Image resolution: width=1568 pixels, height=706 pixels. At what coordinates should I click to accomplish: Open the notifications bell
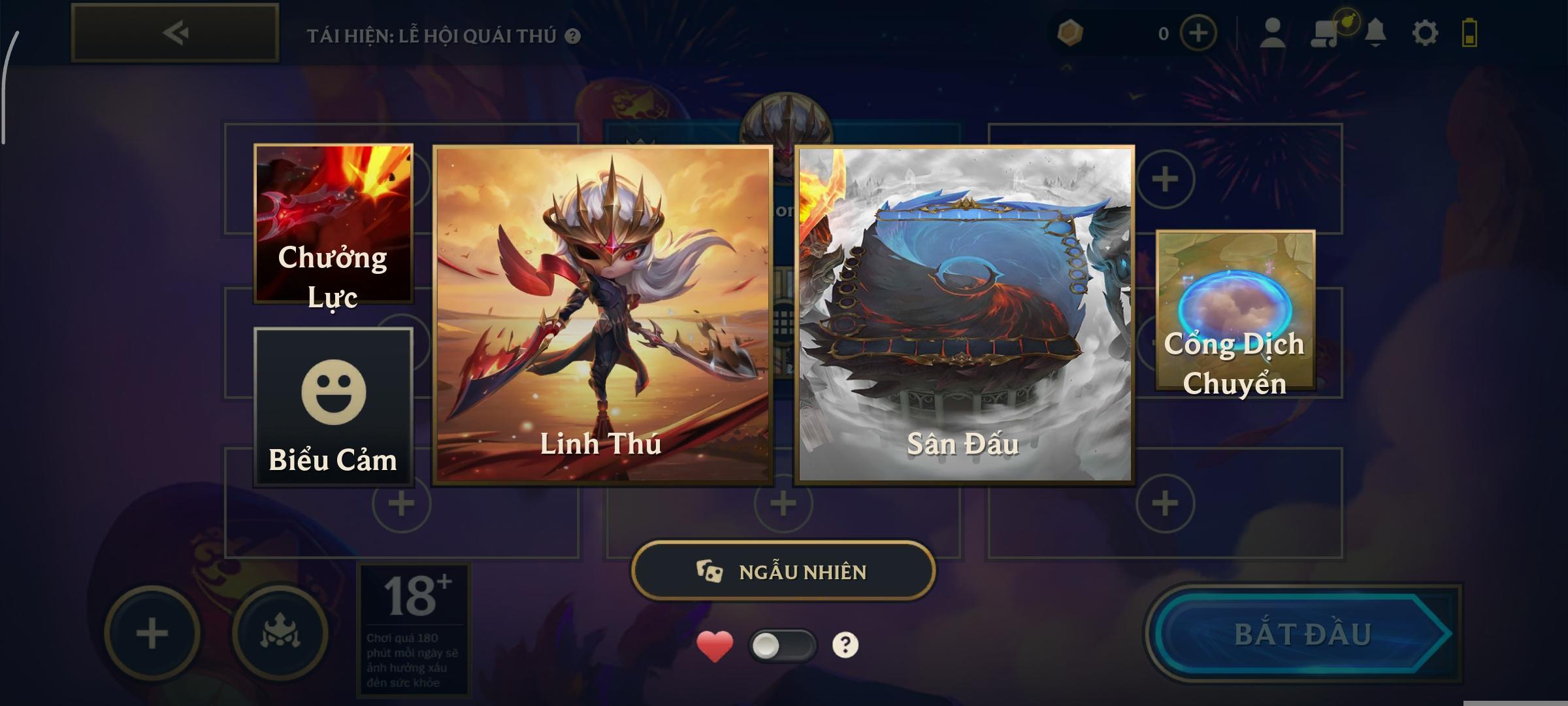[x=1375, y=33]
